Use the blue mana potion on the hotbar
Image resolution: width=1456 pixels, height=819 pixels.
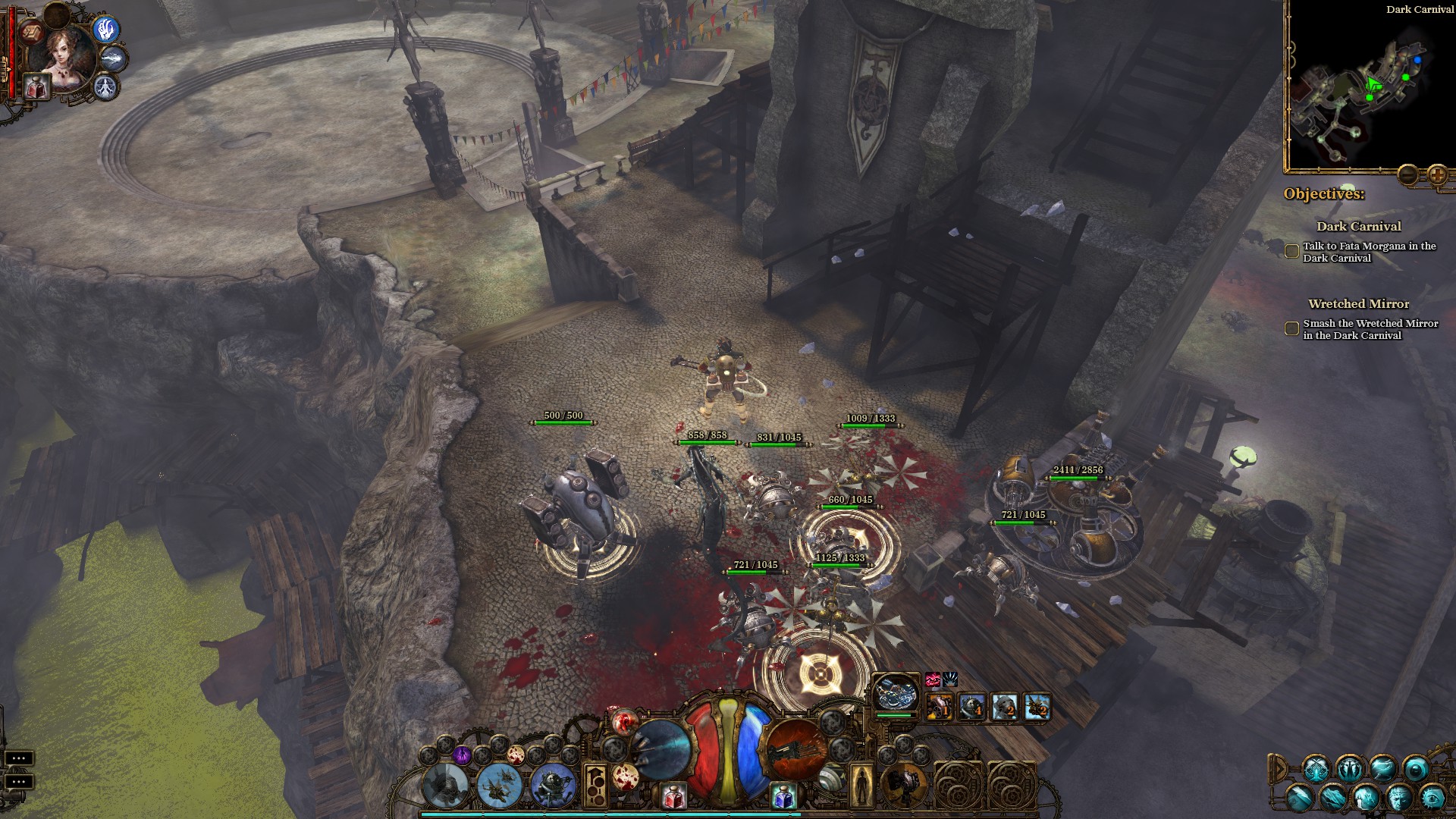point(784,796)
